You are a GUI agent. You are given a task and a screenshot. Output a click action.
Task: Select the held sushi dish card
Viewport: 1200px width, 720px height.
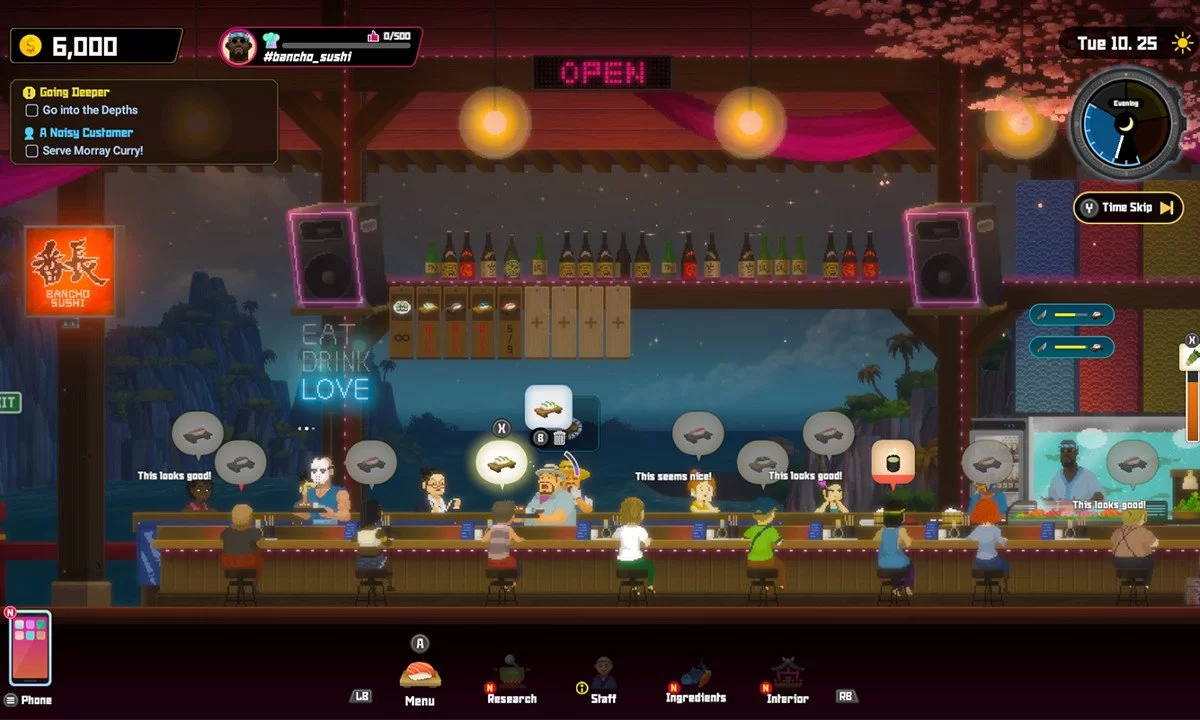click(548, 407)
